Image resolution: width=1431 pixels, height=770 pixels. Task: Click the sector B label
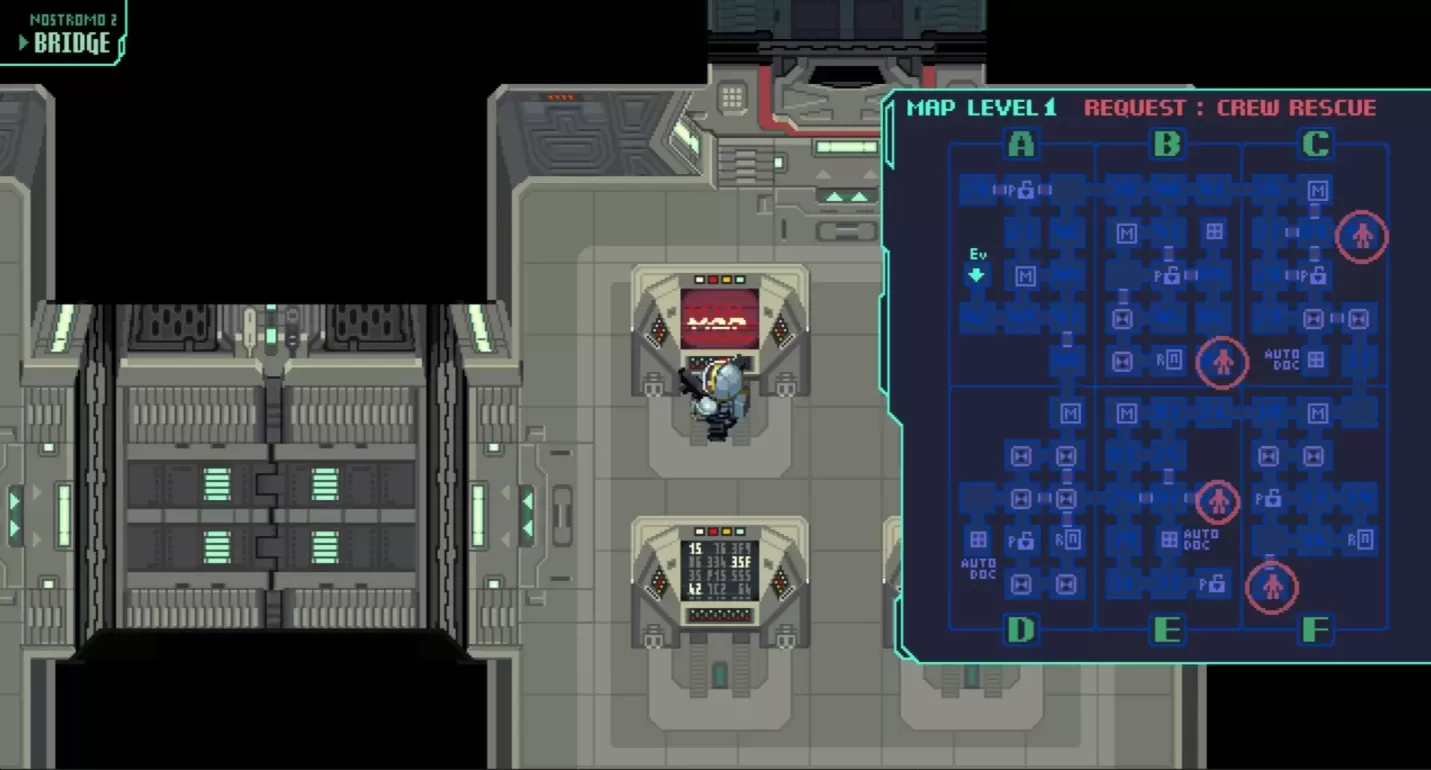[x=1167, y=146]
